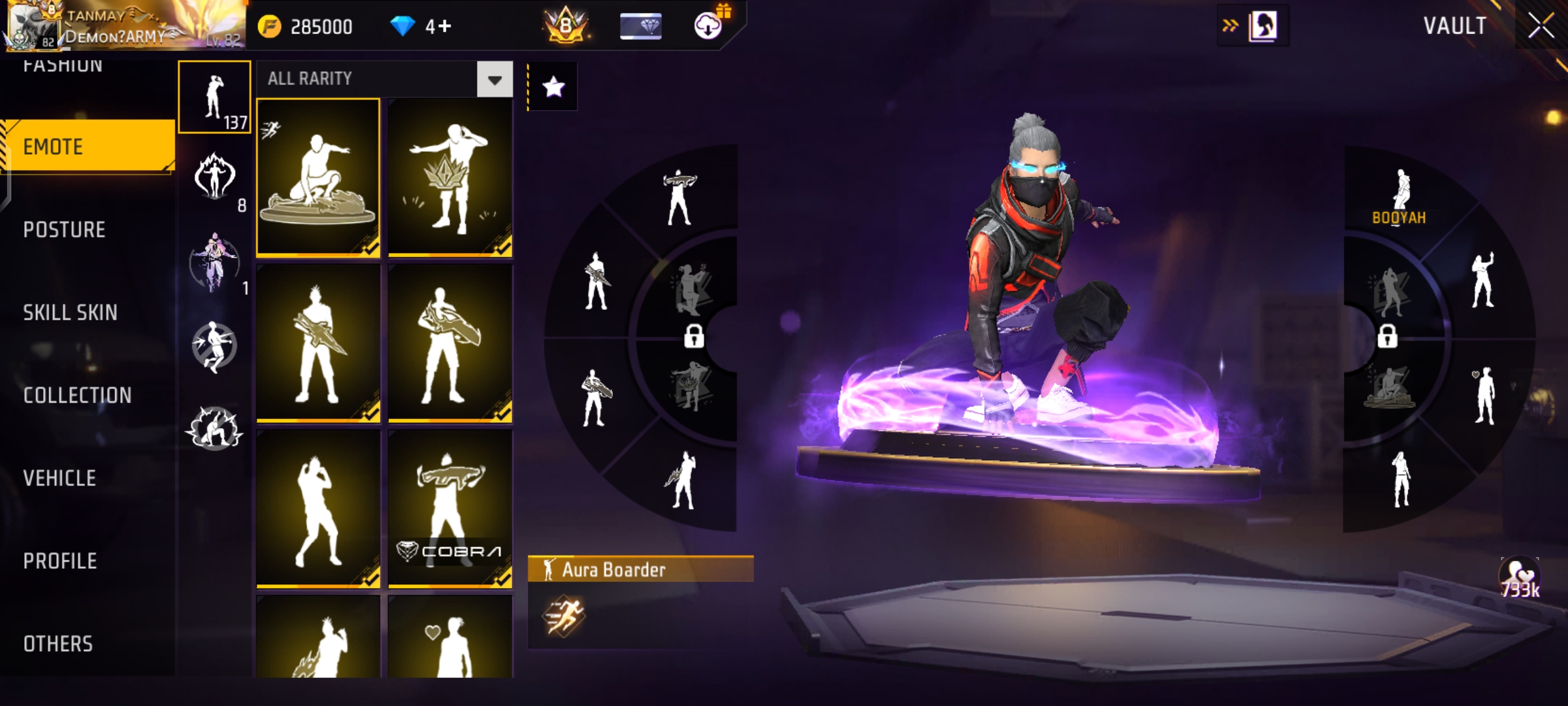This screenshot has width=1568, height=706.
Task: Open the character portrait shortcut icon
Action: pyautogui.click(x=1262, y=27)
